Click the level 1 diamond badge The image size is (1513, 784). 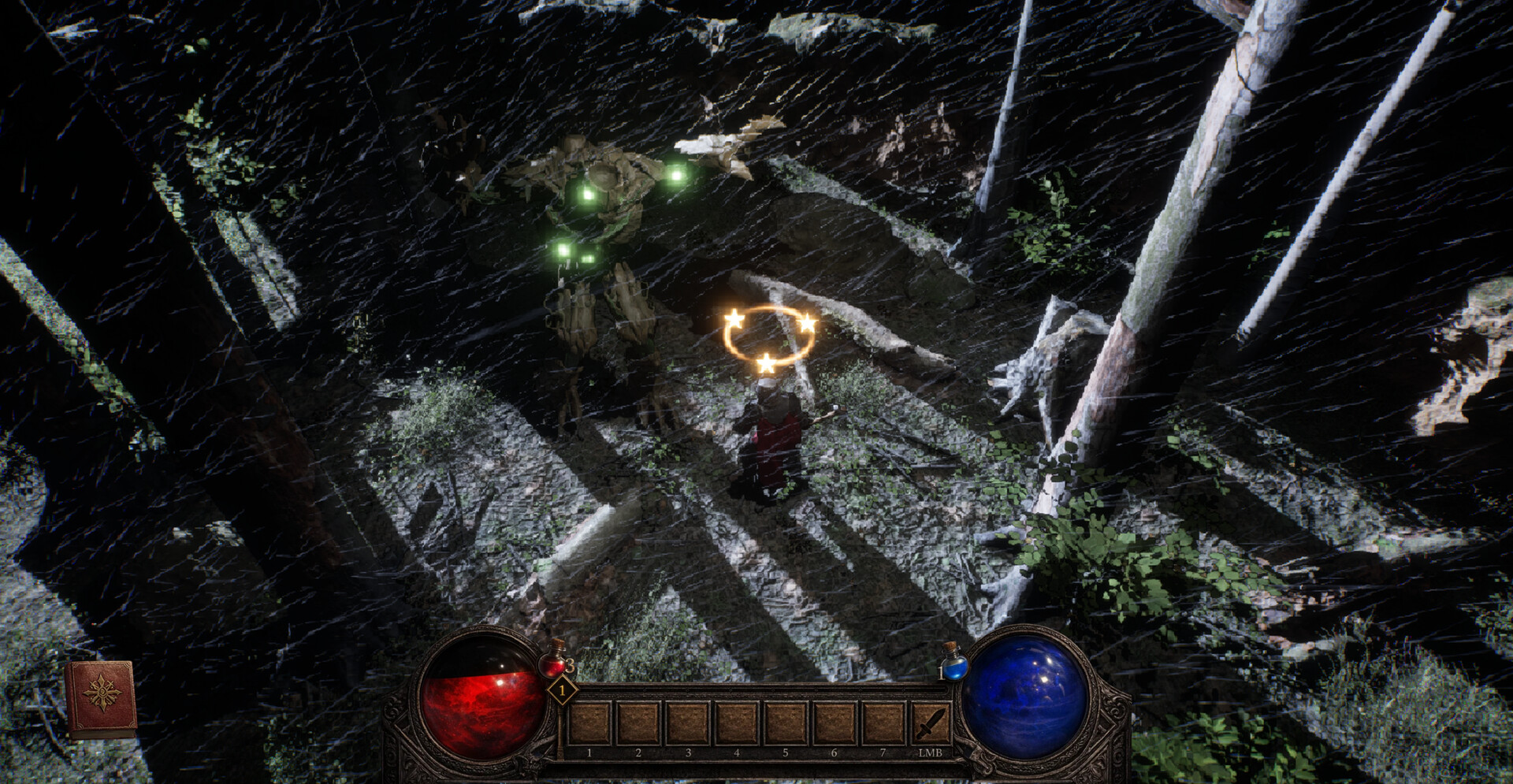tap(563, 689)
